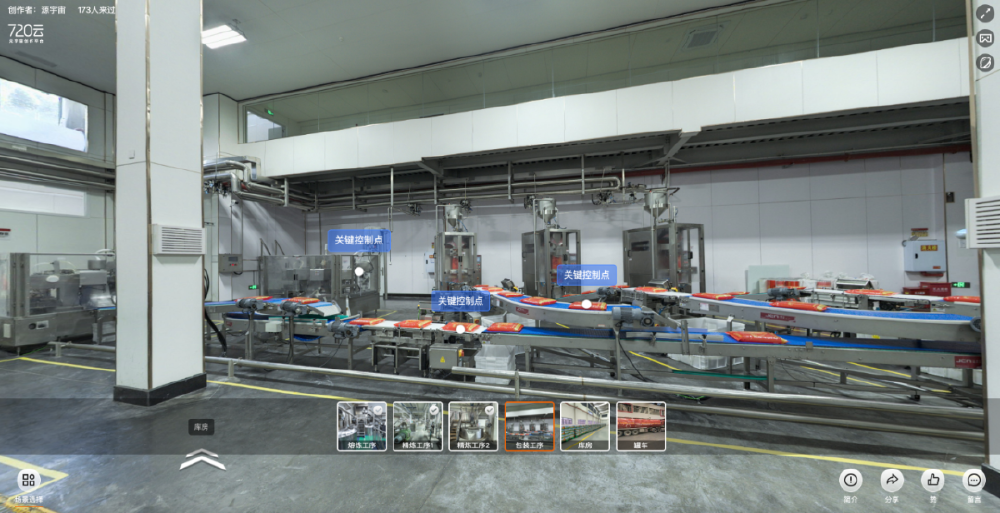Open the 熔炼工序 scene thumbnail
1000x513 pixels.
tap(361, 425)
